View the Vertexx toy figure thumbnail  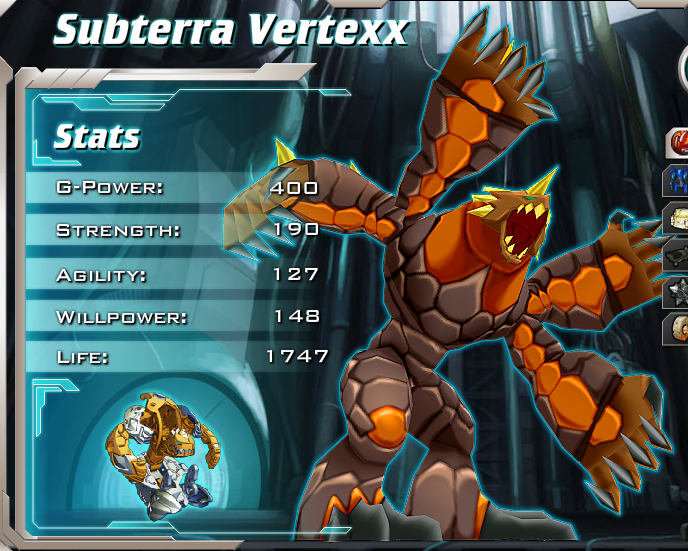(160, 455)
